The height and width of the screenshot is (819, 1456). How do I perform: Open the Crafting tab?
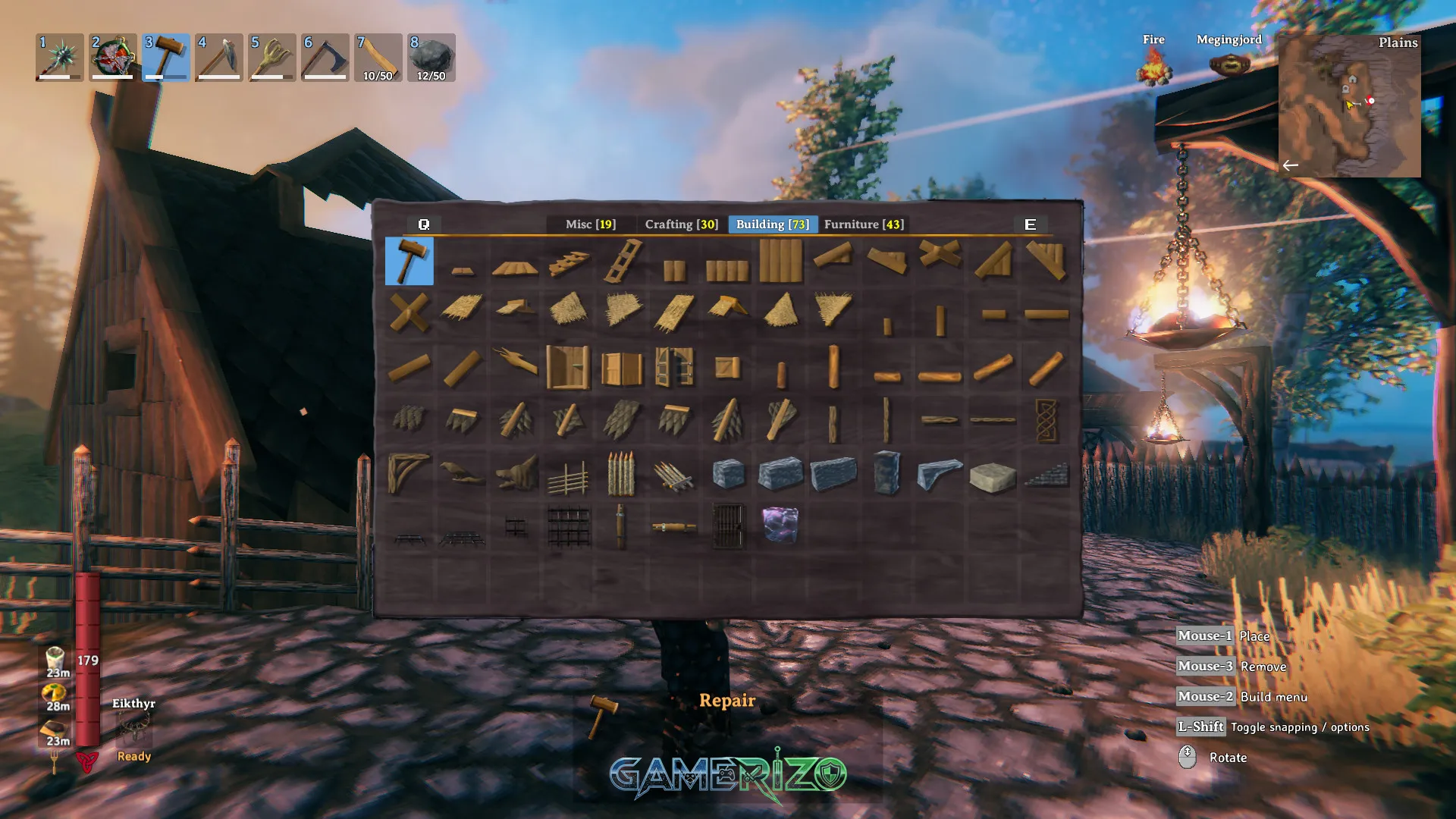click(681, 224)
